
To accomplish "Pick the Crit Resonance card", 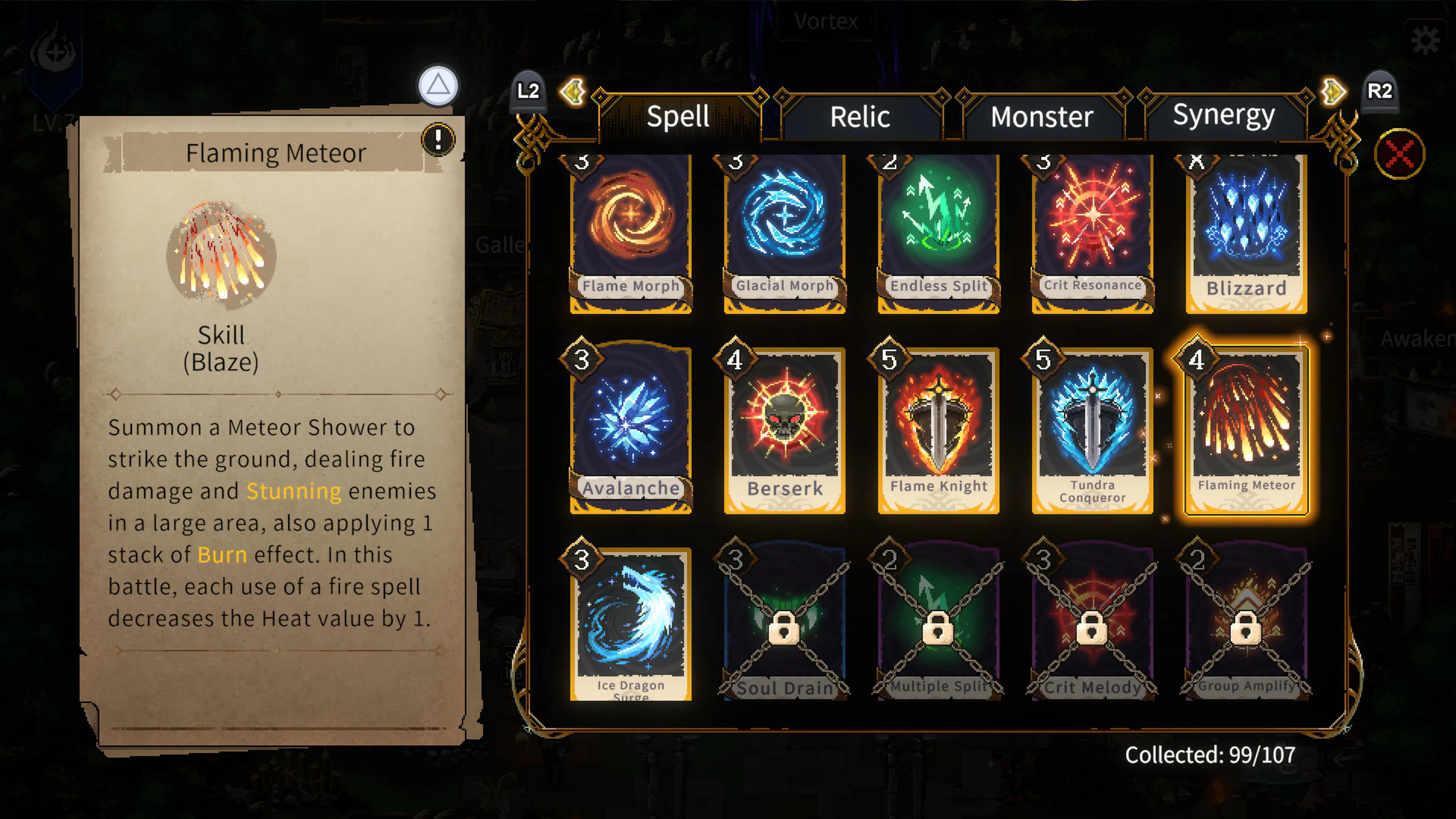I will coord(1092,232).
